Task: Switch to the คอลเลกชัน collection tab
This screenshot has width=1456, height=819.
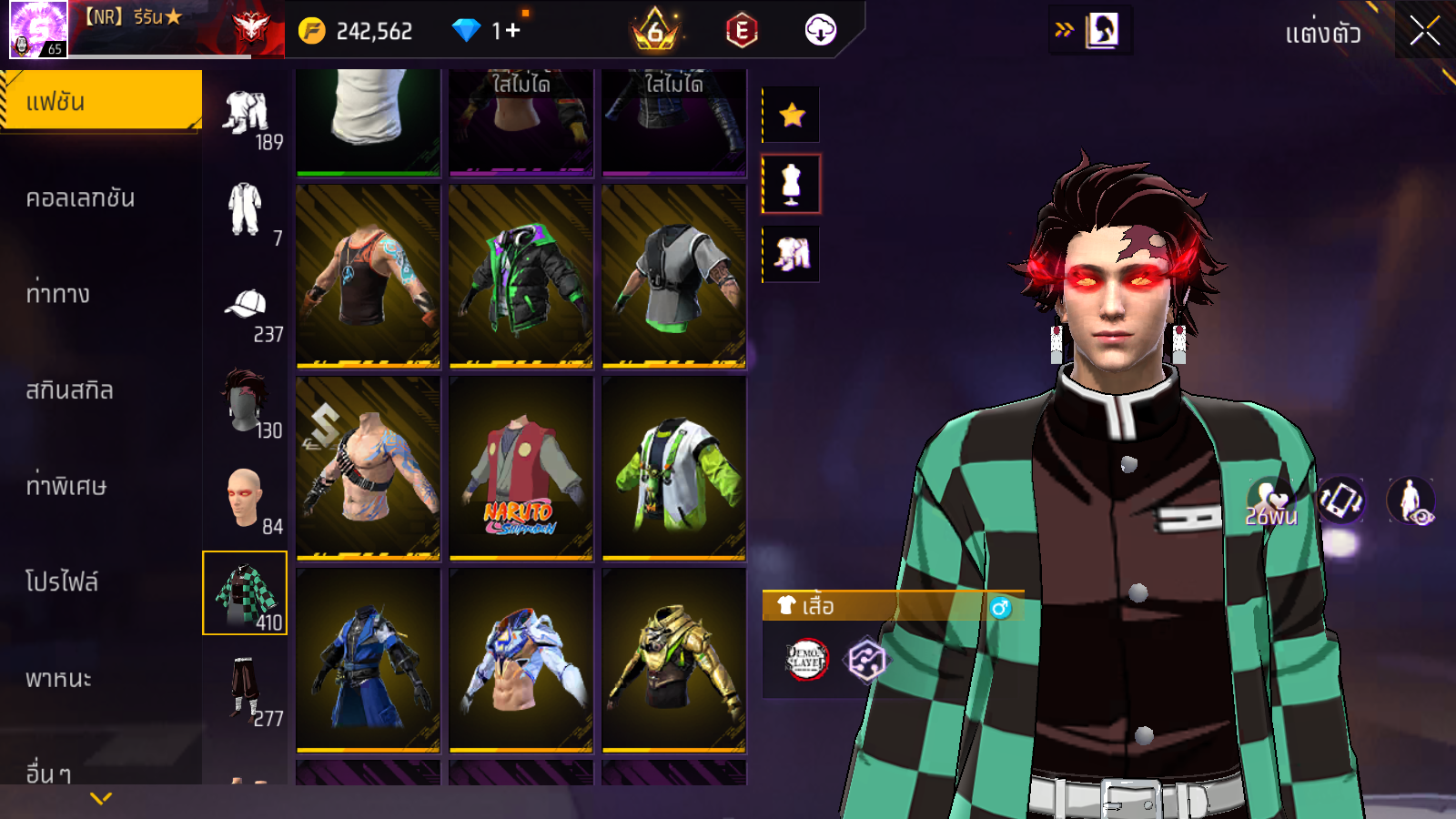Action: tap(80, 198)
